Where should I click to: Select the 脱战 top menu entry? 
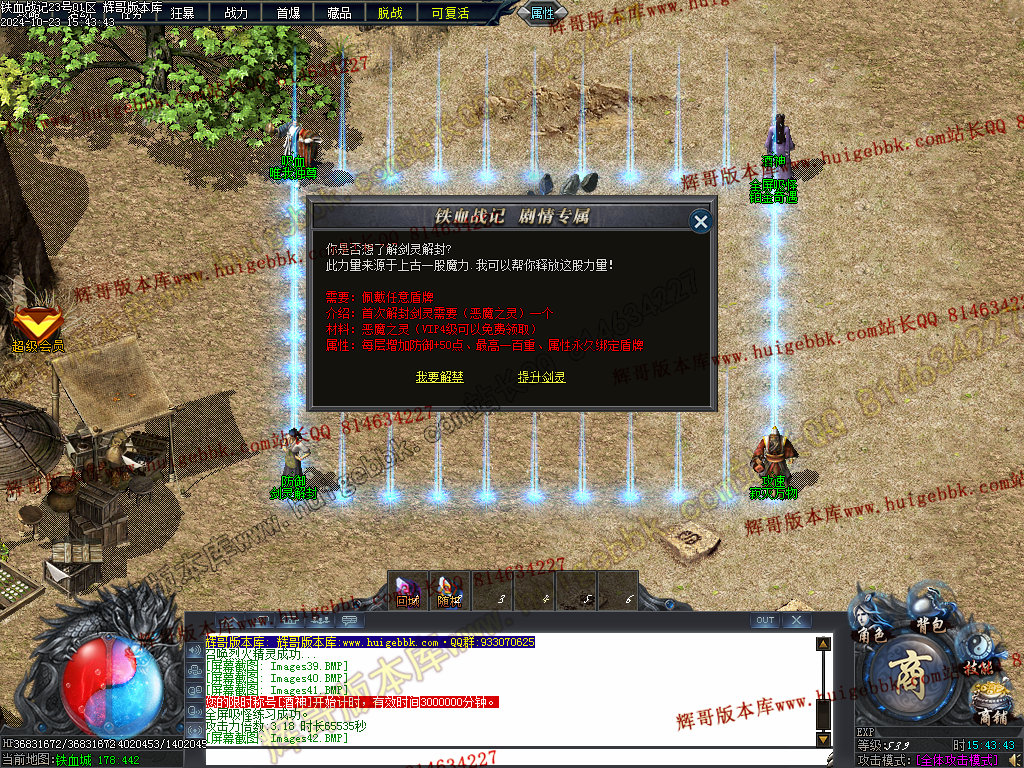tap(391, 13)
